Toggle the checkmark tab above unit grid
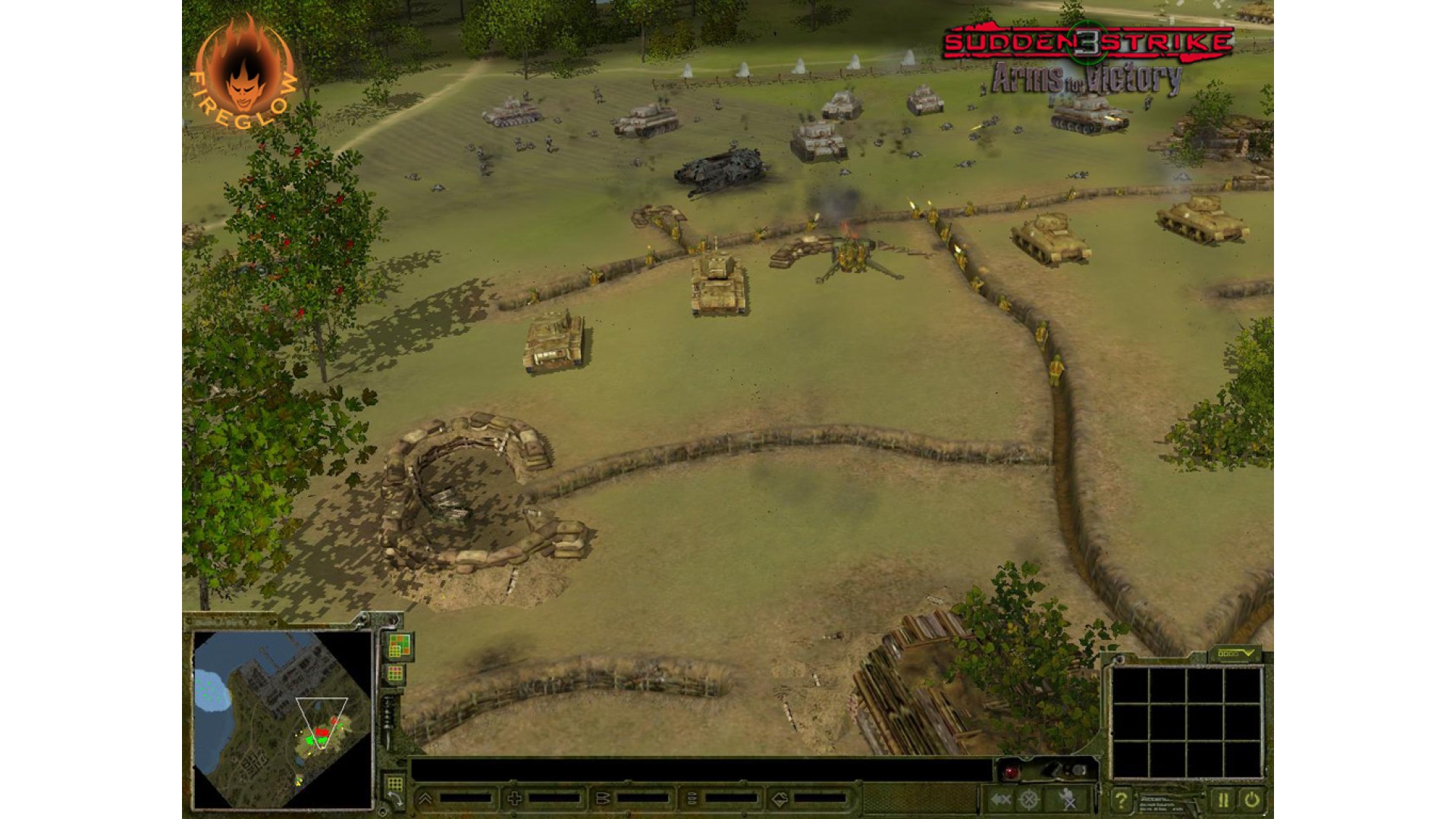 [1234, 654]
